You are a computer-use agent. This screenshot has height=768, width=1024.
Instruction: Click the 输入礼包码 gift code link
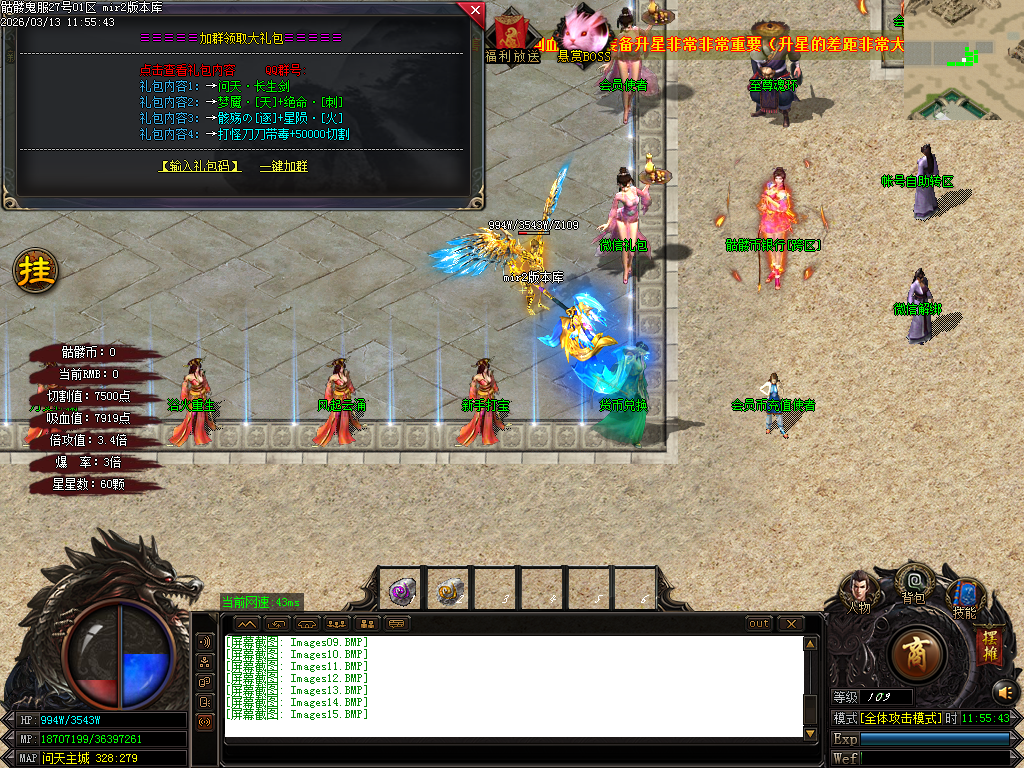(x=201, y=166)
